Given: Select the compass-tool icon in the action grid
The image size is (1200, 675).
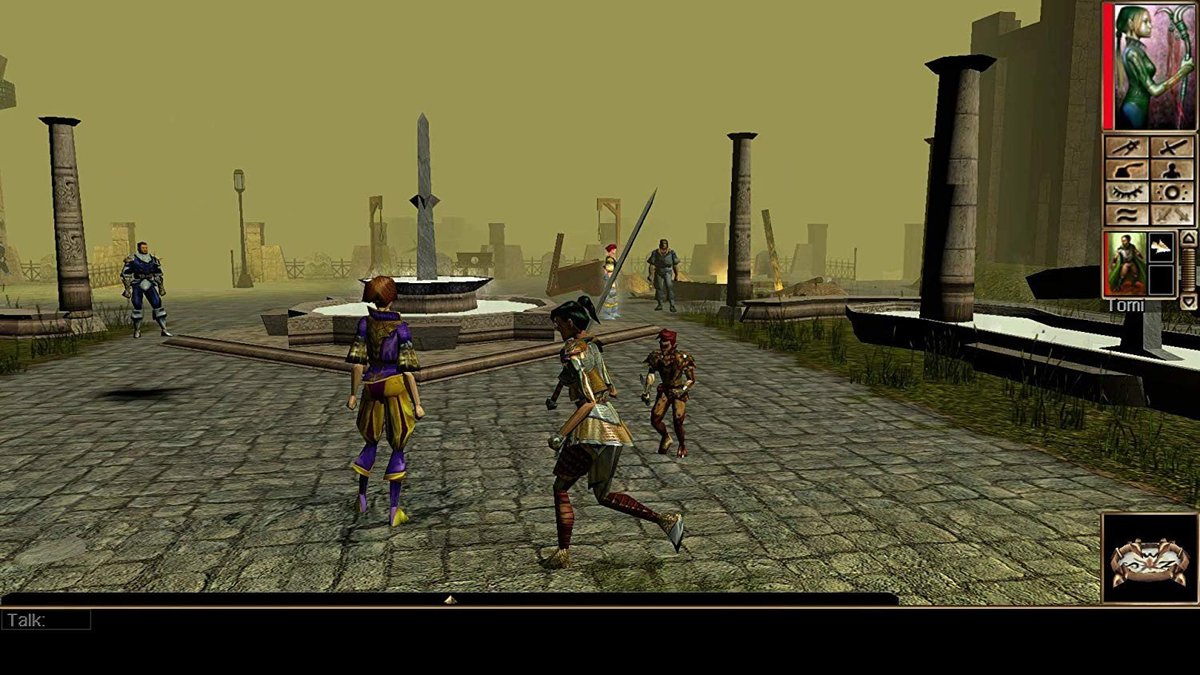Looking at the screenshot, I should pyautogui.click(x=1127, y=148).
